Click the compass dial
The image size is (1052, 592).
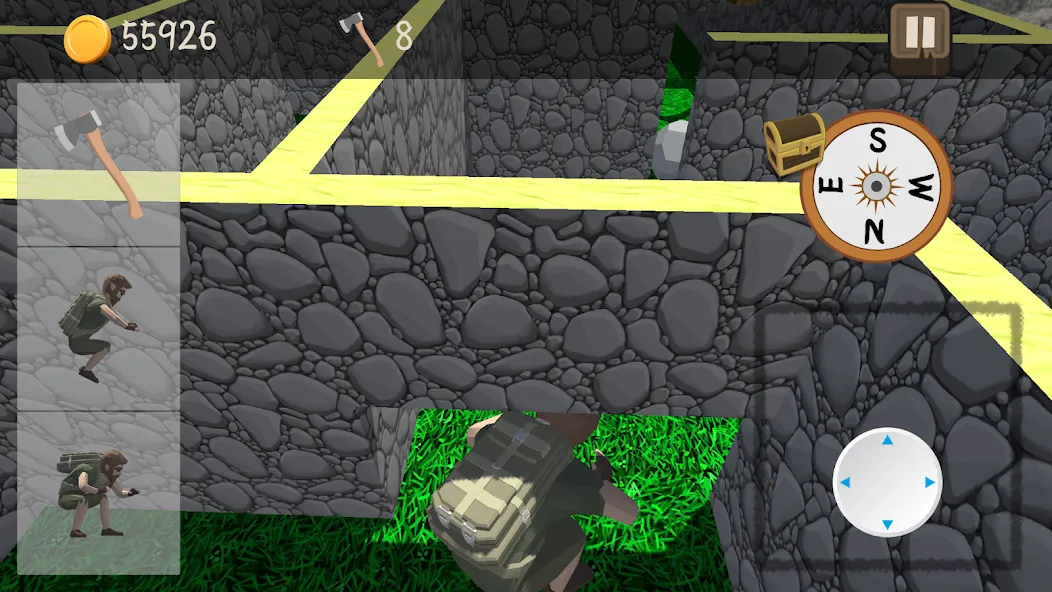[x=876, y=186]
